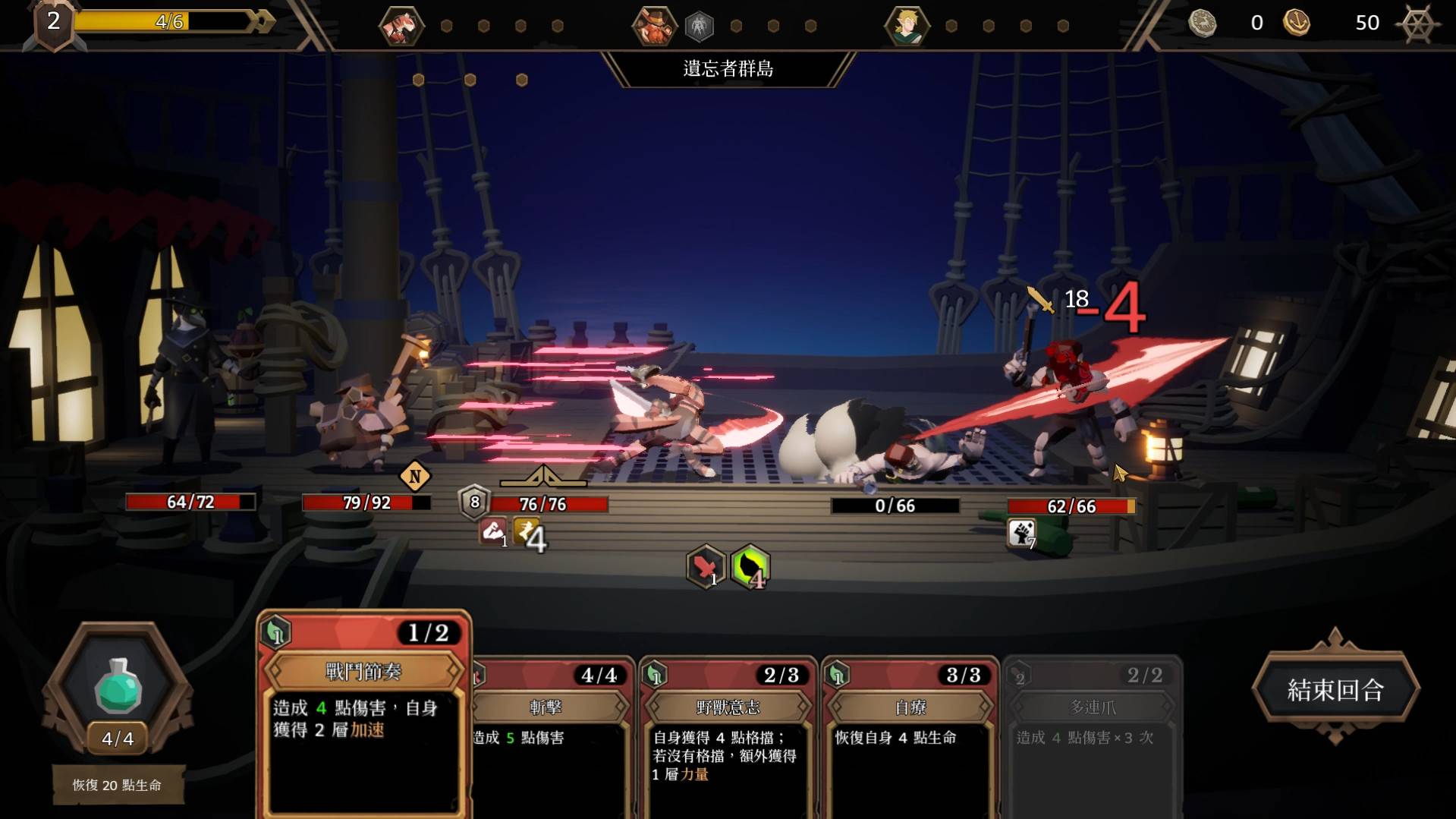Image resolution: width=1456 pixels, height=819 pixels.
Task: Click the coin currency icon showing 0
Action: (1203, 23)
